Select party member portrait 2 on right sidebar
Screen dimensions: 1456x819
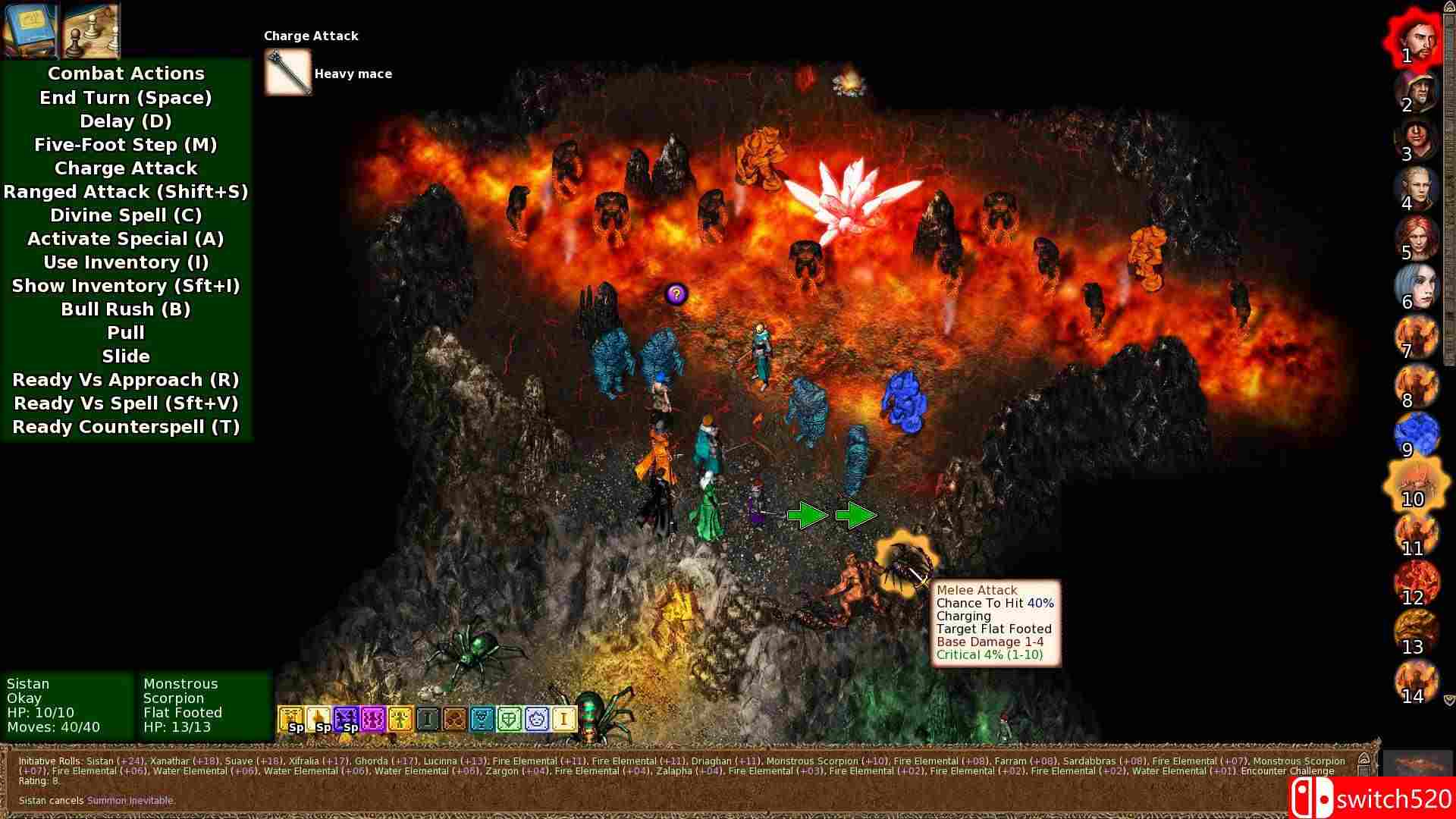1415,93
